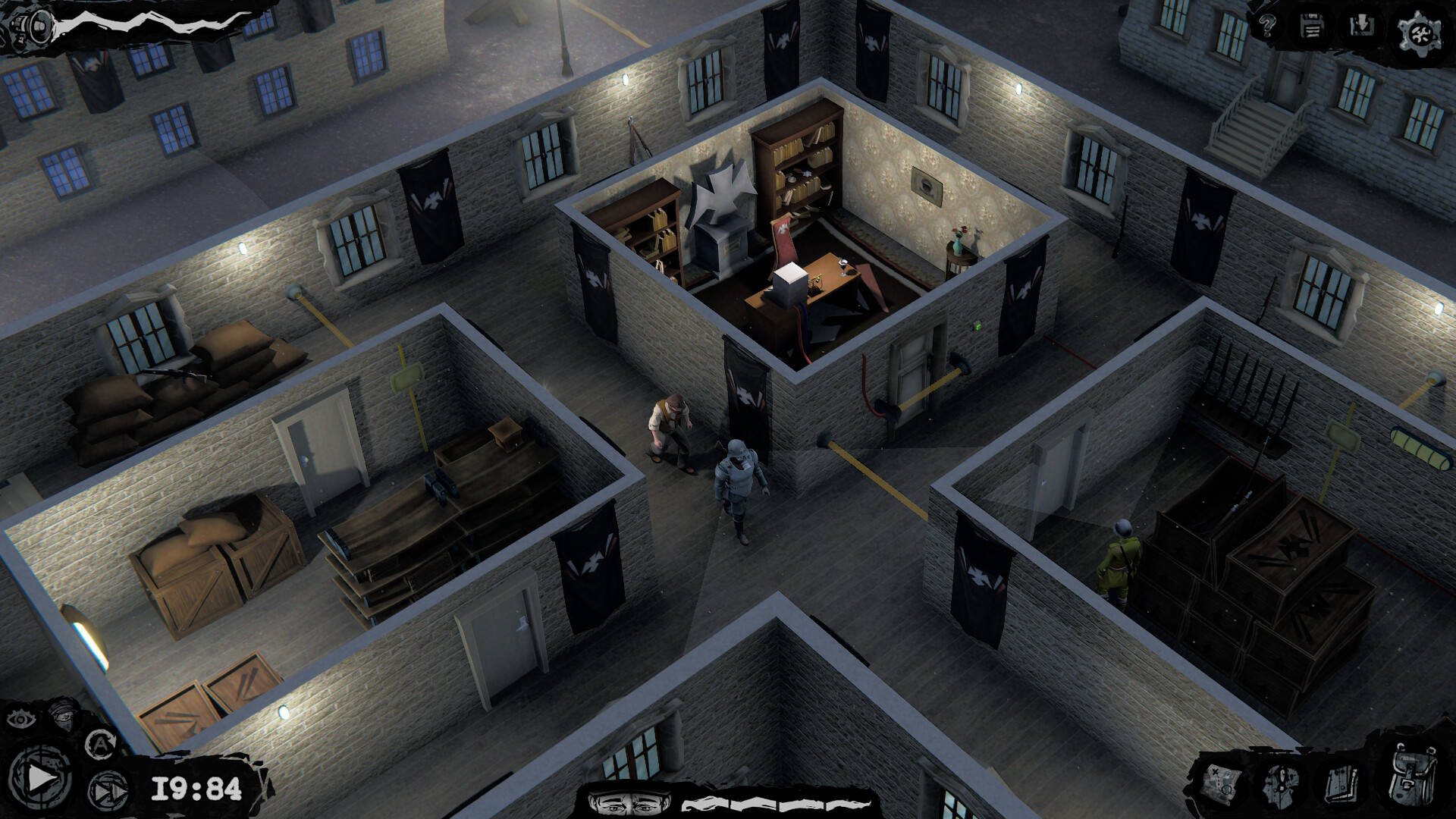Viewport: 1456px width, 819px height.
Task: Toggle the circular A auto mode
Action: [x=103, y=744]
